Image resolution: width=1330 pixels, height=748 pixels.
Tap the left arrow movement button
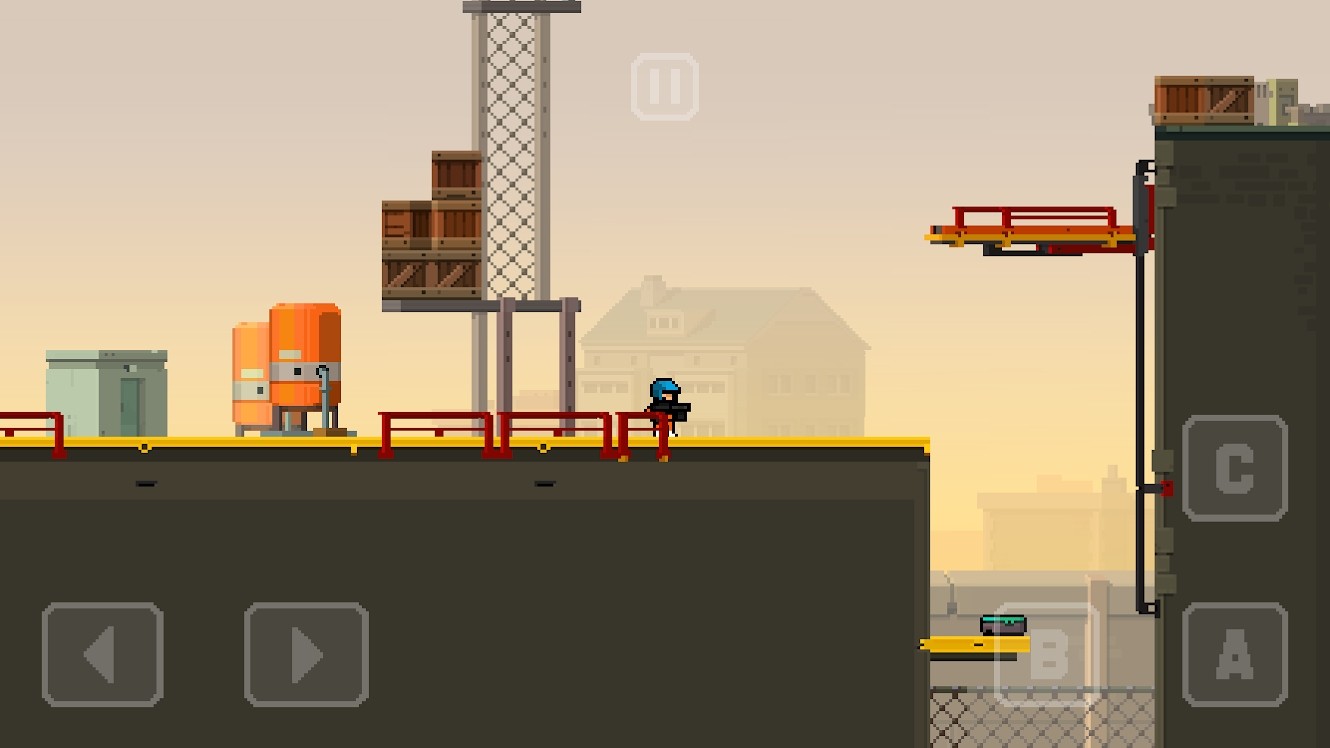click(x=102, y=655)
